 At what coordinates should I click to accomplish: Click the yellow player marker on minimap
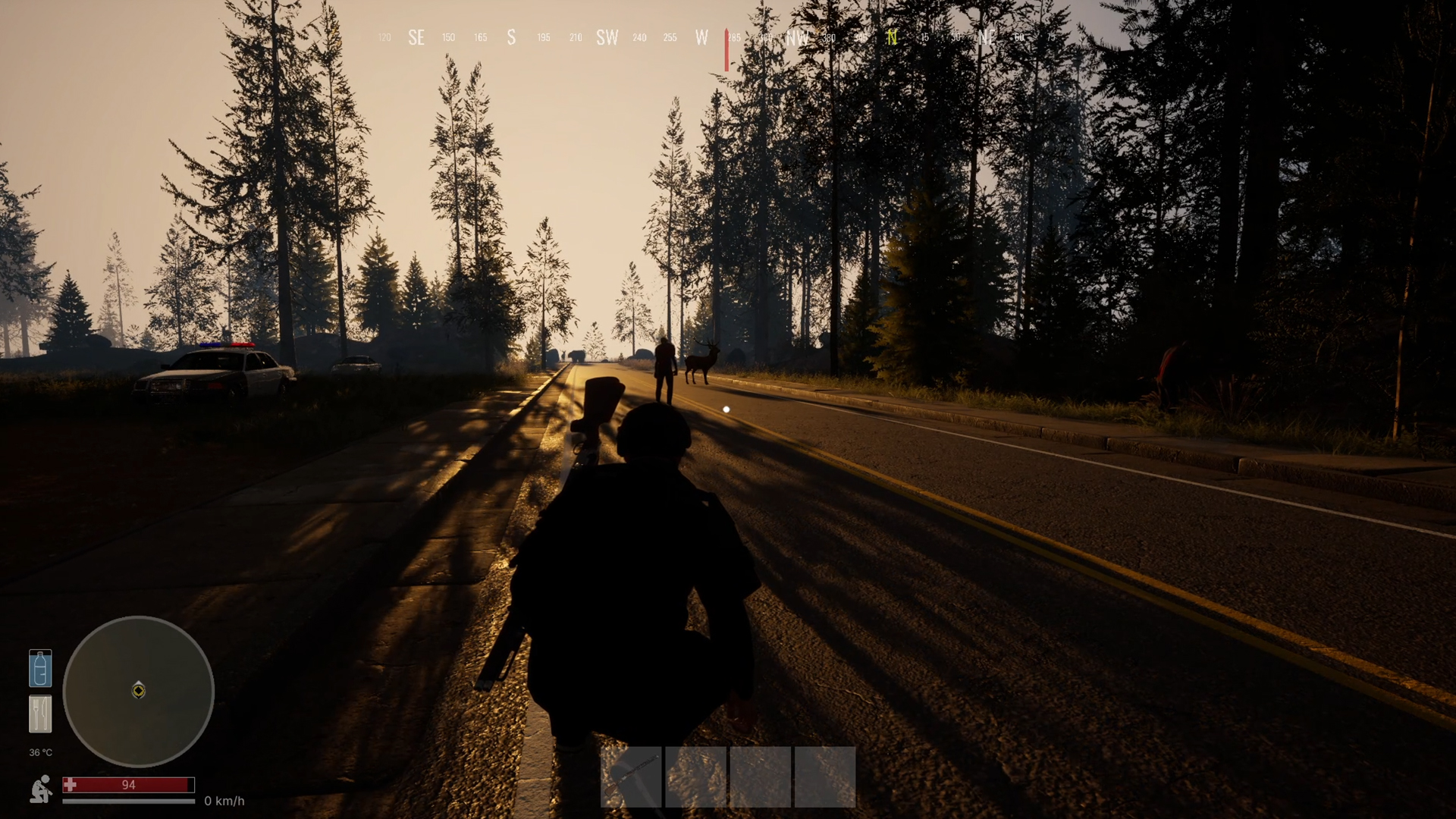pos(139,690)
